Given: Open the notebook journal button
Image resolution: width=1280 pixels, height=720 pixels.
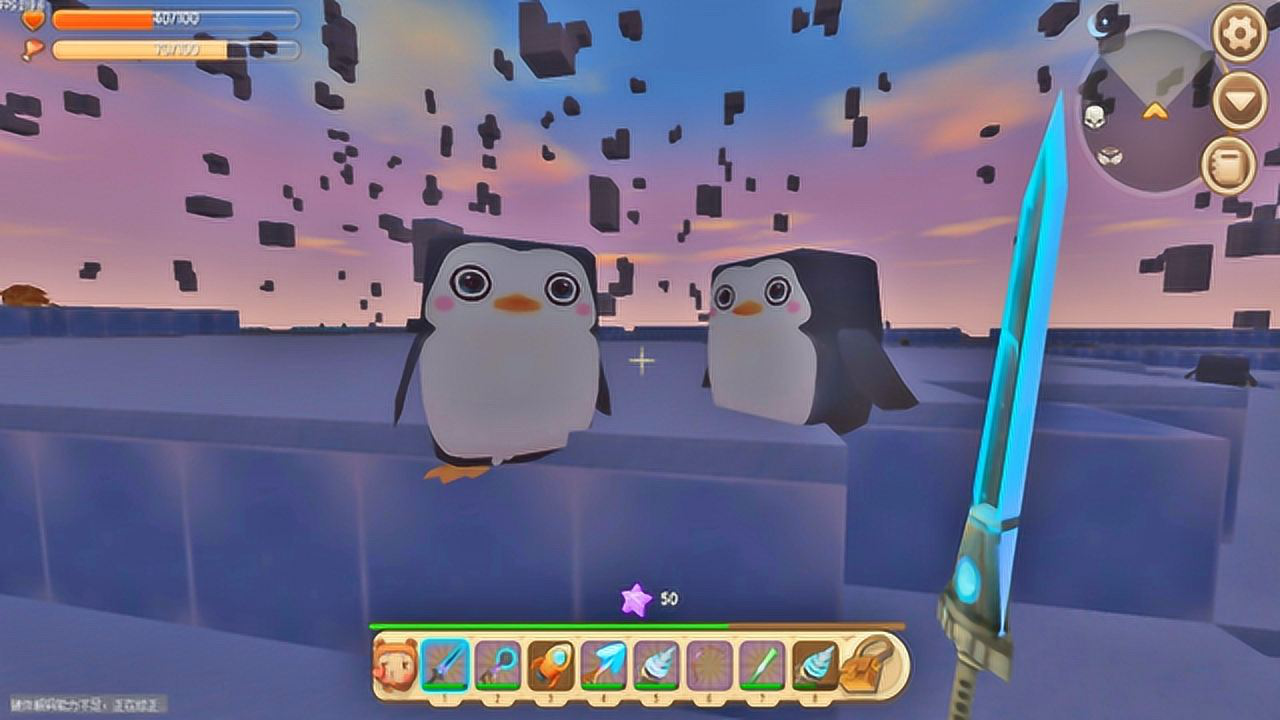Looking at the screenshot, I should click(x=1227, y=166).
